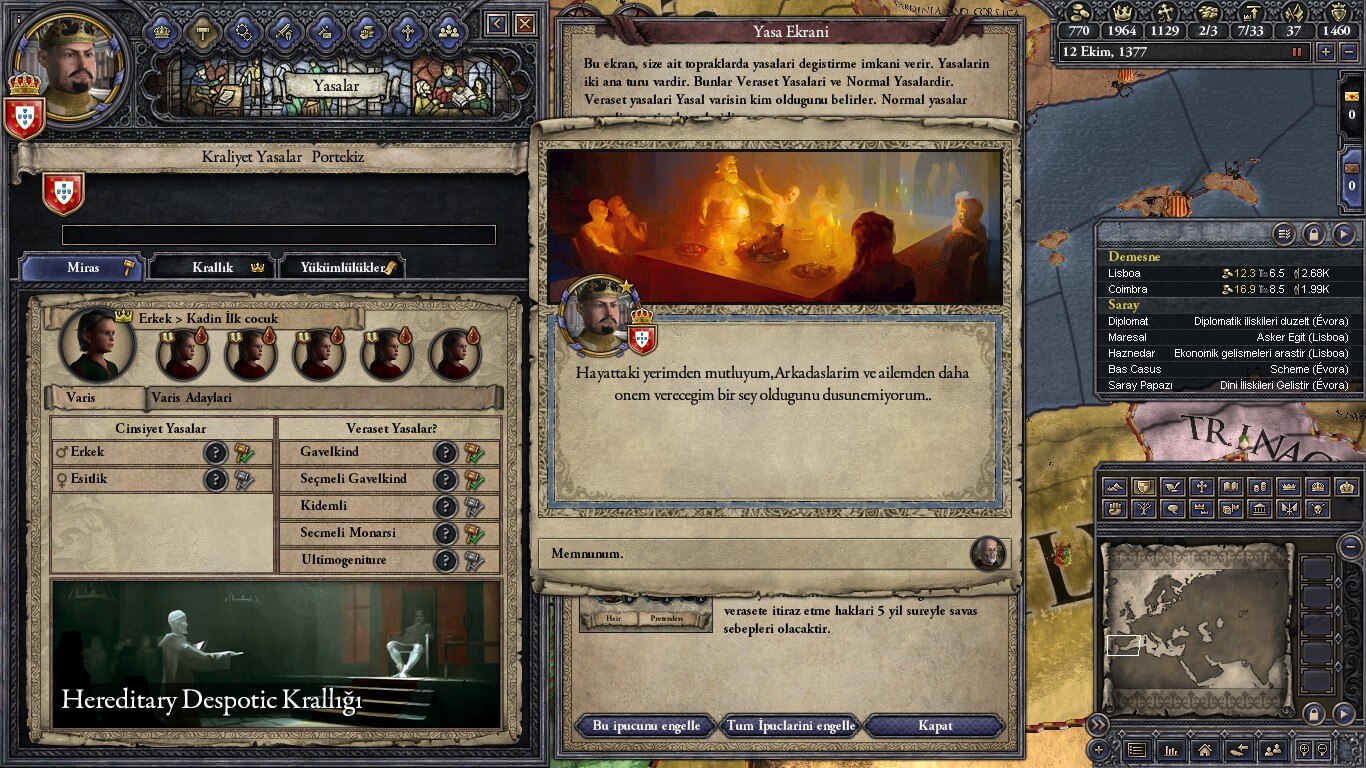Go back using the left arrow button
The image size is (1366, 768).
tap(497, 24)
